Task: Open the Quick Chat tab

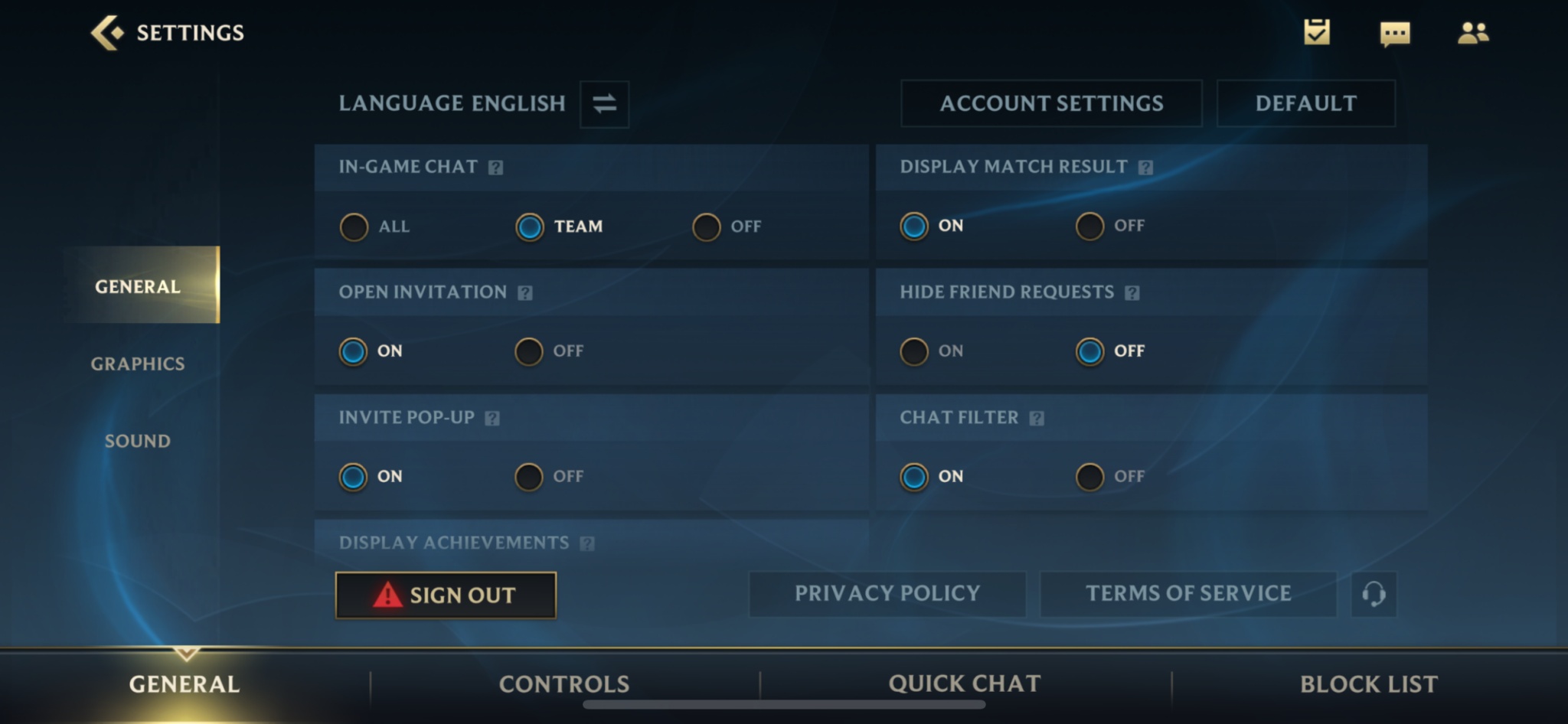Action: click(964, 683)
